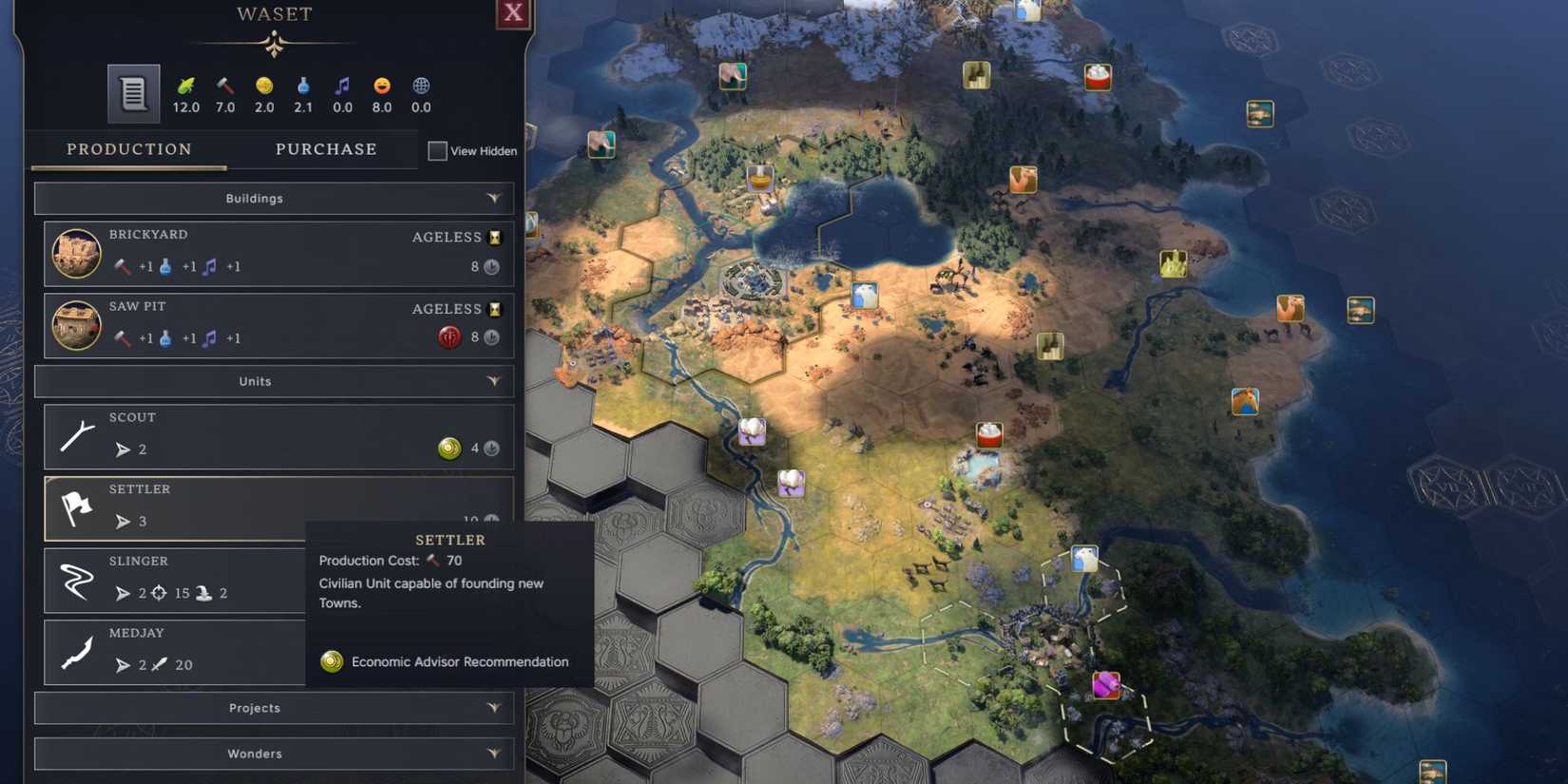Viewport: 1568px width, 784px height.
Task: Click the purple amphora resource icon on the map
Action: point(1108,683)
